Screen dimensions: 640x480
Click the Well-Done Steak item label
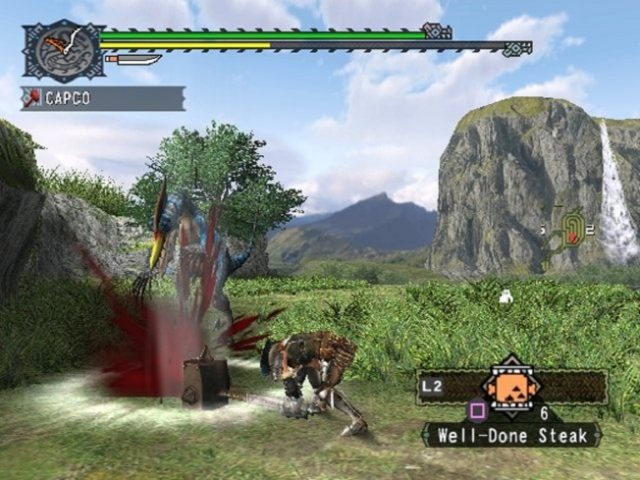click(x=511, y=435)
